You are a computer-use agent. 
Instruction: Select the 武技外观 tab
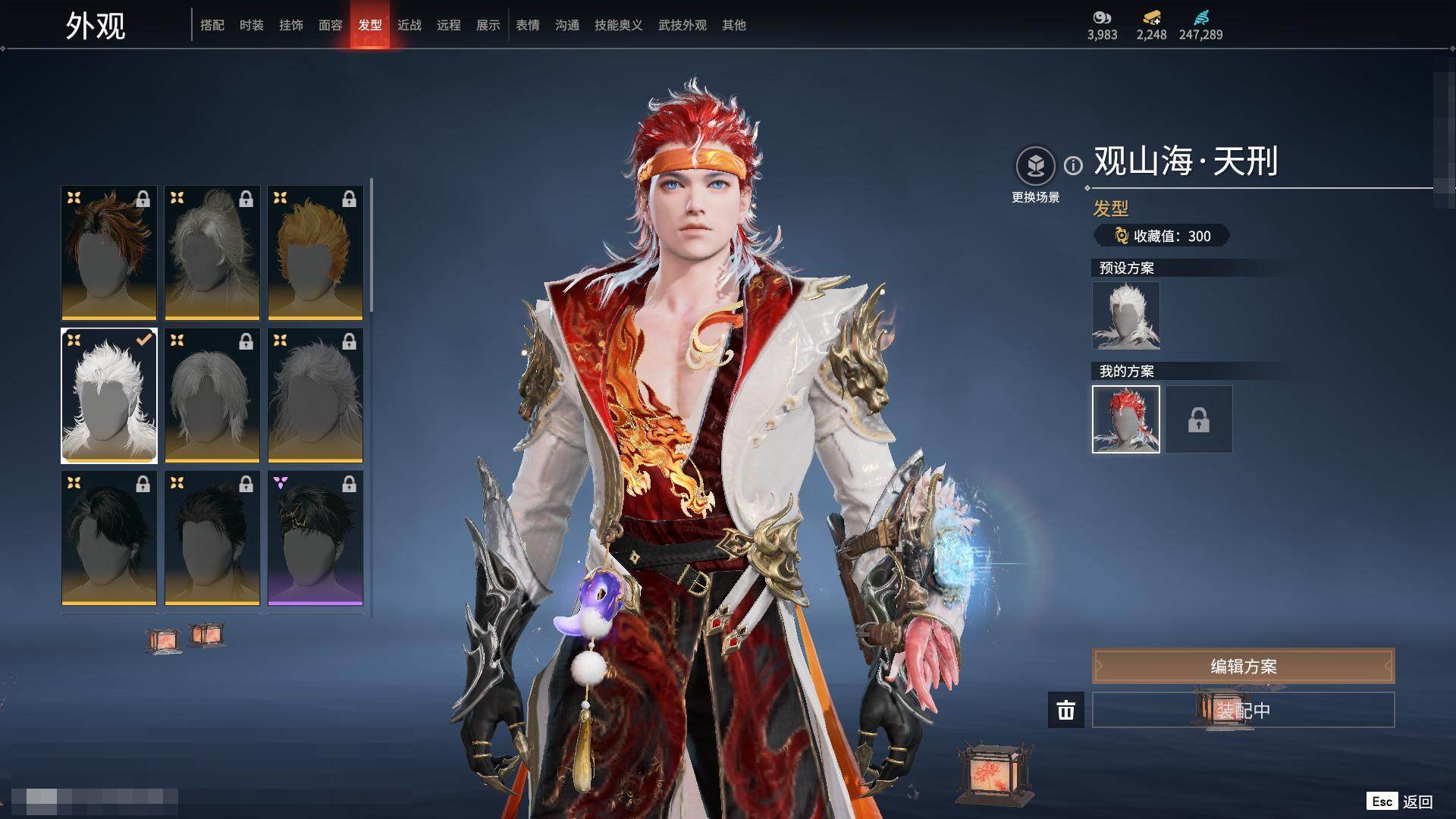(x=682, y=25)
